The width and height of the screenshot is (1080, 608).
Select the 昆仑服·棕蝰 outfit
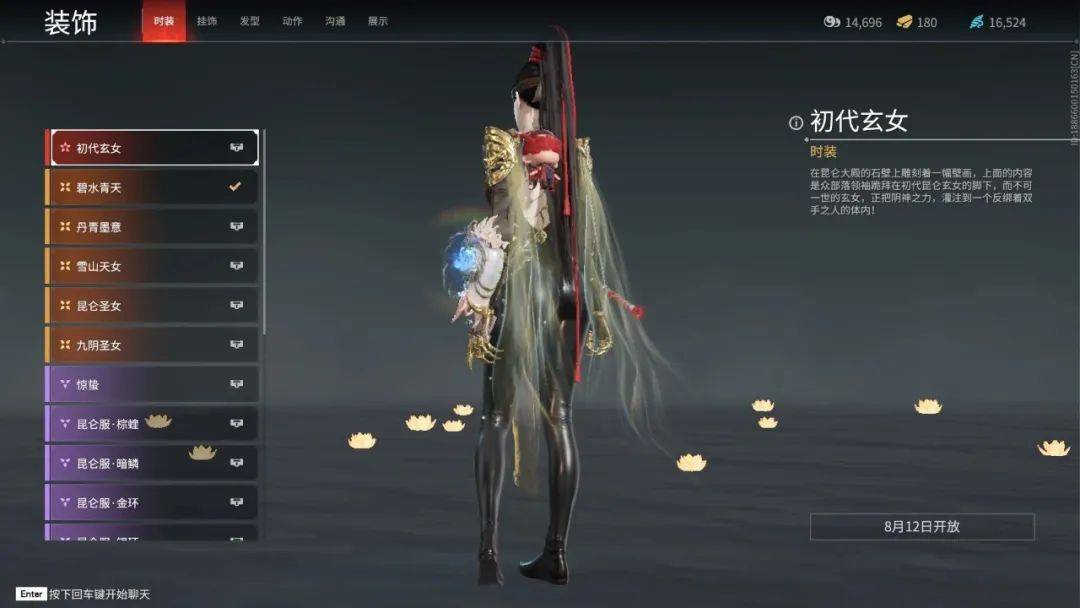(x=152, y=424)
